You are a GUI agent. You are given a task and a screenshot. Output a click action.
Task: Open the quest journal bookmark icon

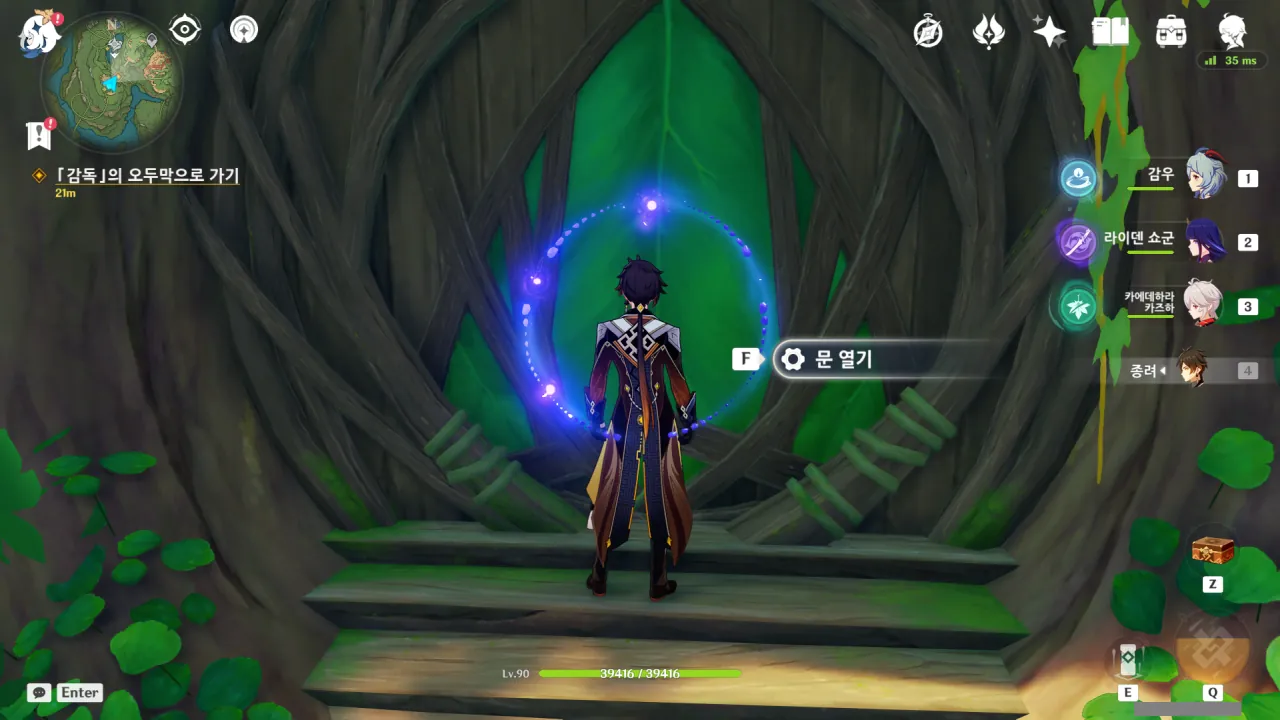pyautogui.click(x=39, y=135)
